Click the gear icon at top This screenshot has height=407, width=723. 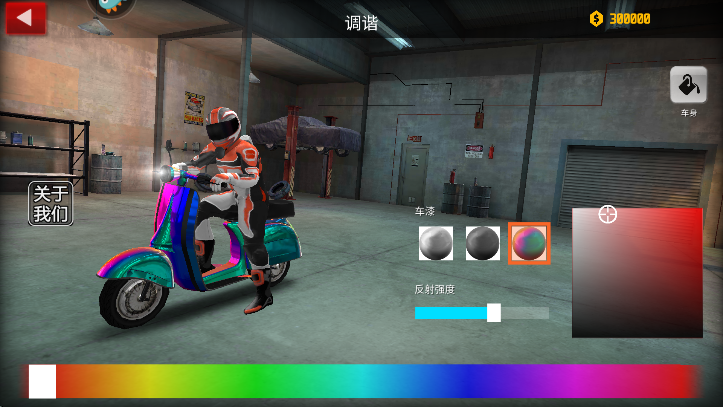109,7
